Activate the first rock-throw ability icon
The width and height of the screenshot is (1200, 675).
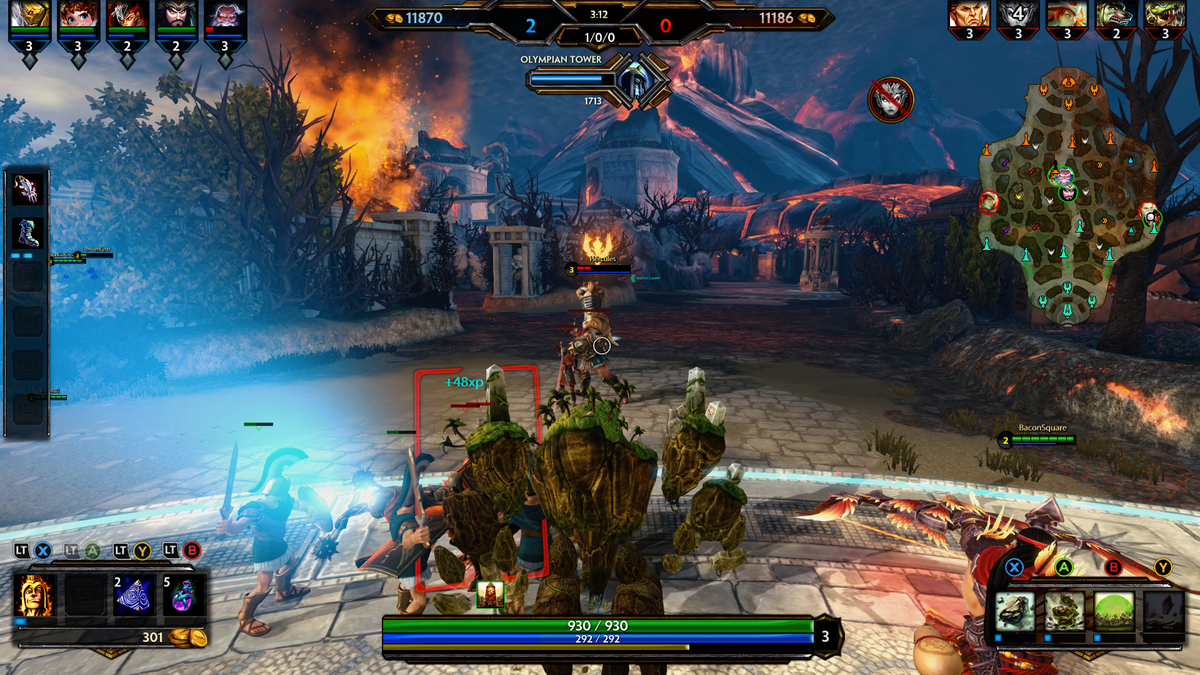pyautogui.click(x=1015, y=609)
